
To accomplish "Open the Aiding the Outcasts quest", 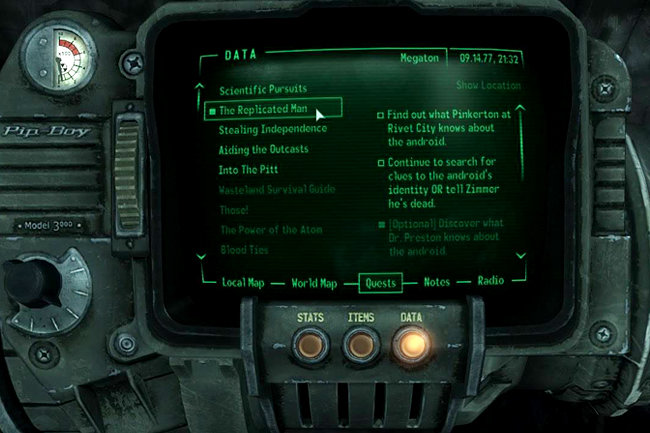I will click(x=263, y=150).
